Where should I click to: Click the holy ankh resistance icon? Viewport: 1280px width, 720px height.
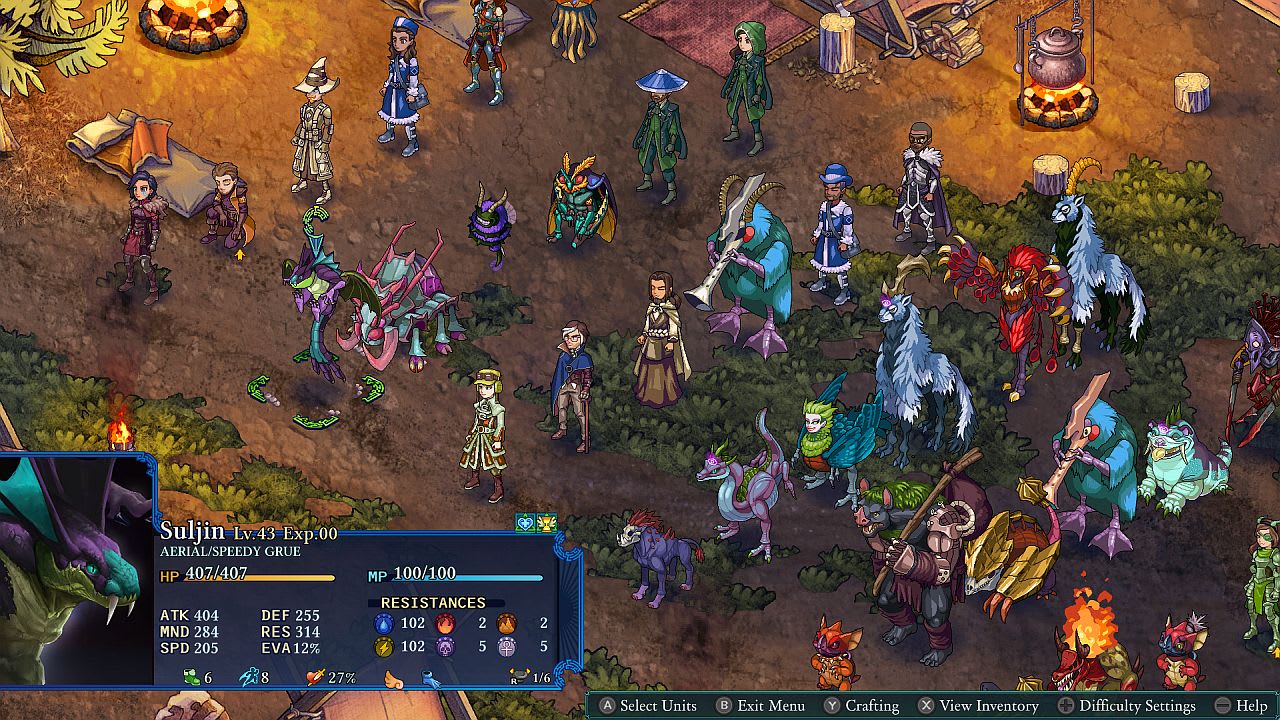pyautogui.click(x=506, y=648)
